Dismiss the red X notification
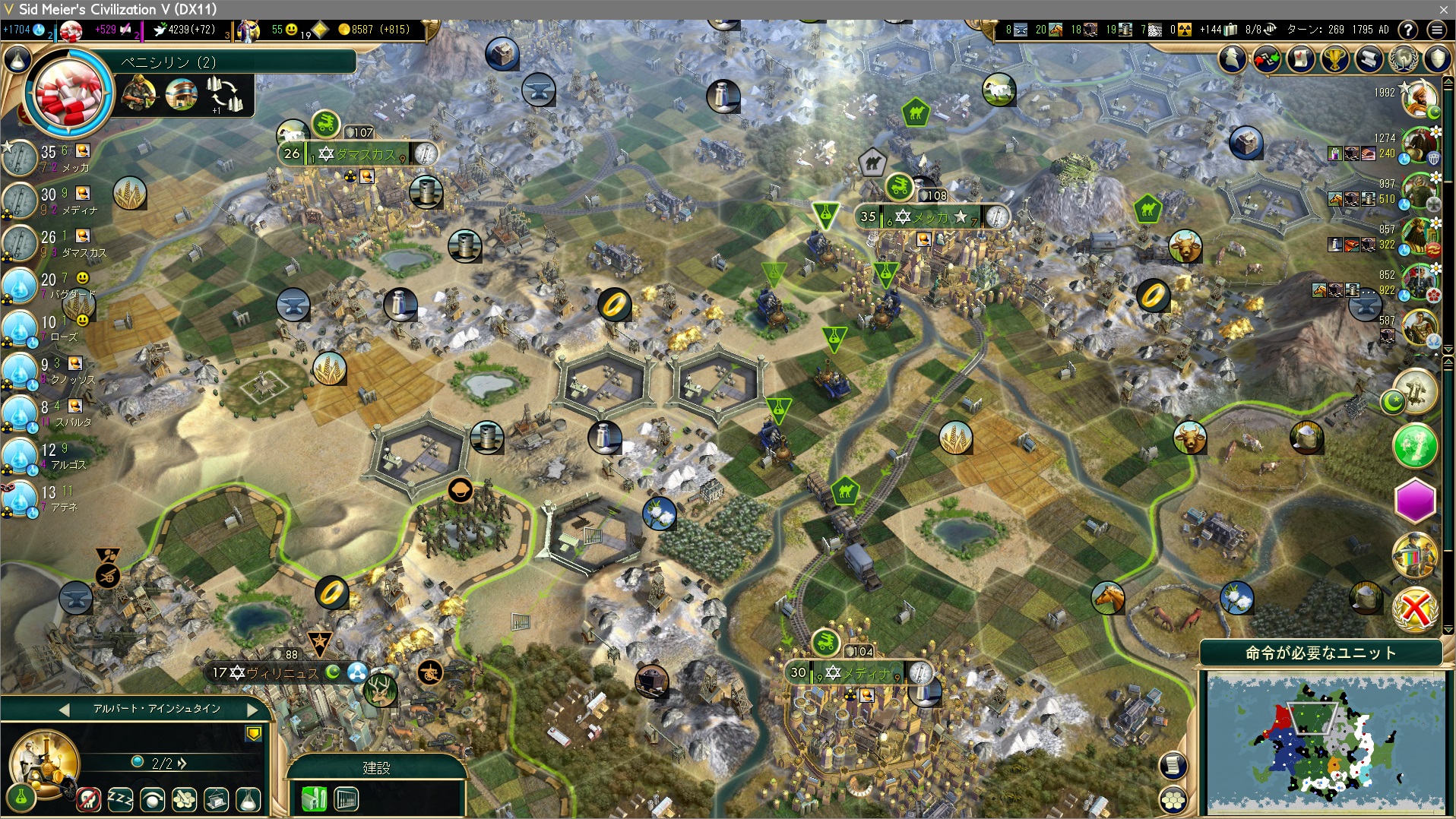The image size is (1456, 819). 1415,609
